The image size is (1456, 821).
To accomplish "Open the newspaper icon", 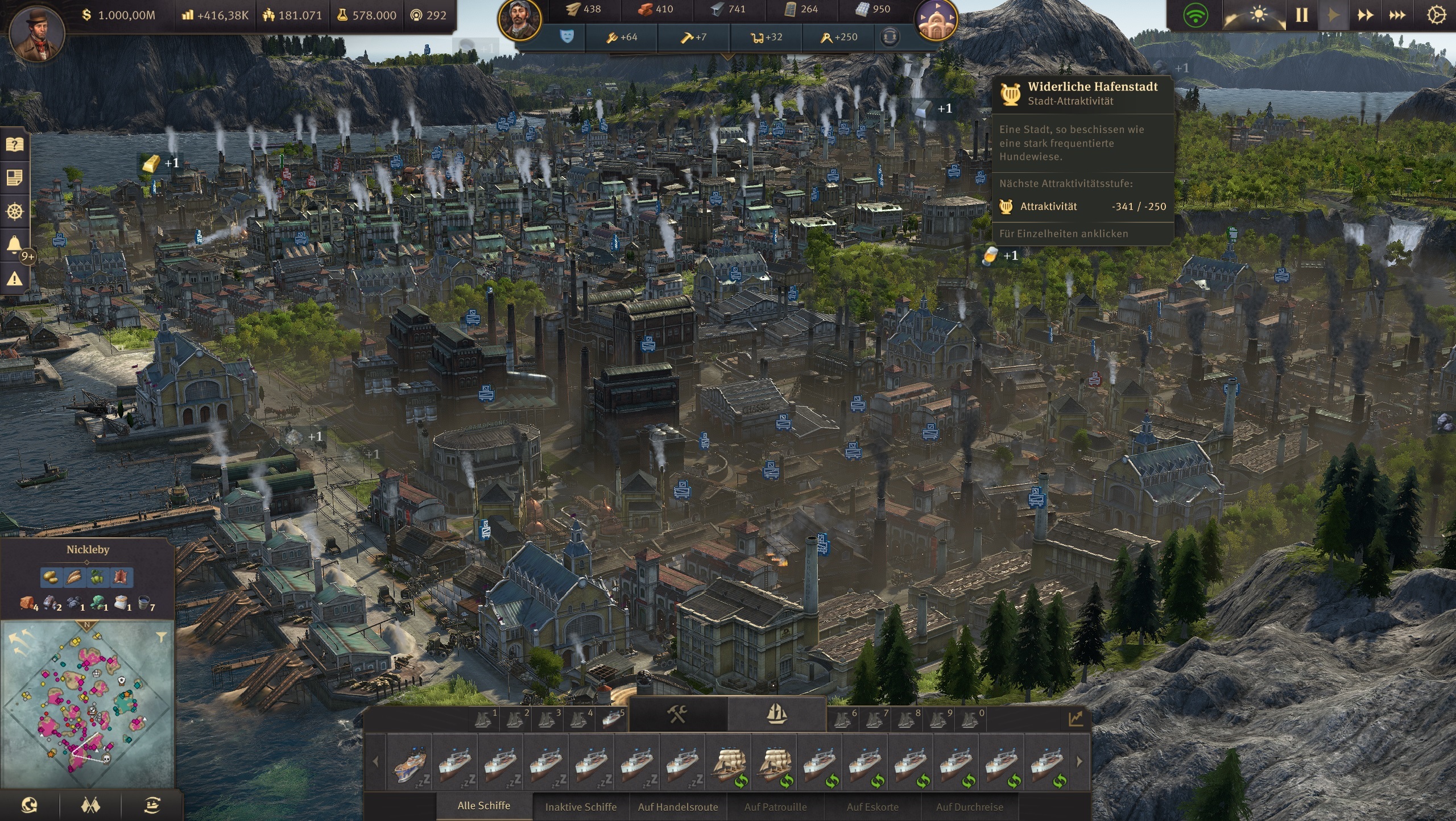I will 15,177.
